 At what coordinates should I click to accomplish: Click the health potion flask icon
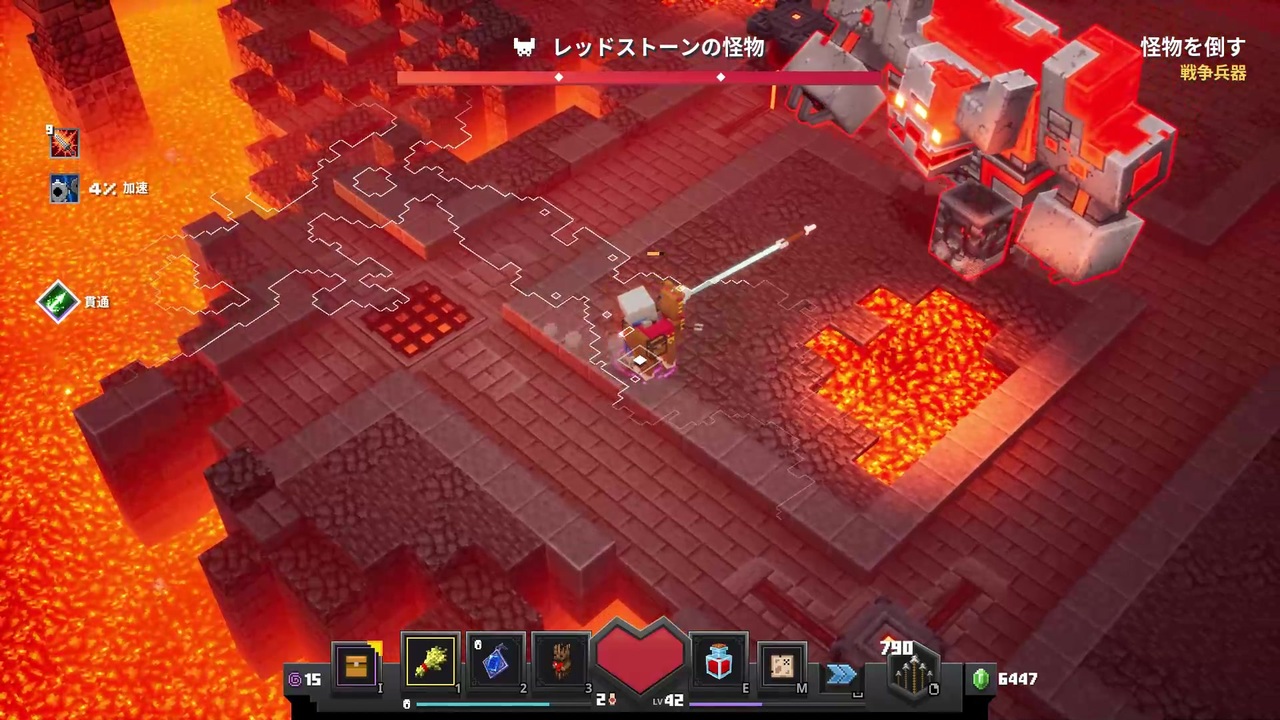(719, 660)
